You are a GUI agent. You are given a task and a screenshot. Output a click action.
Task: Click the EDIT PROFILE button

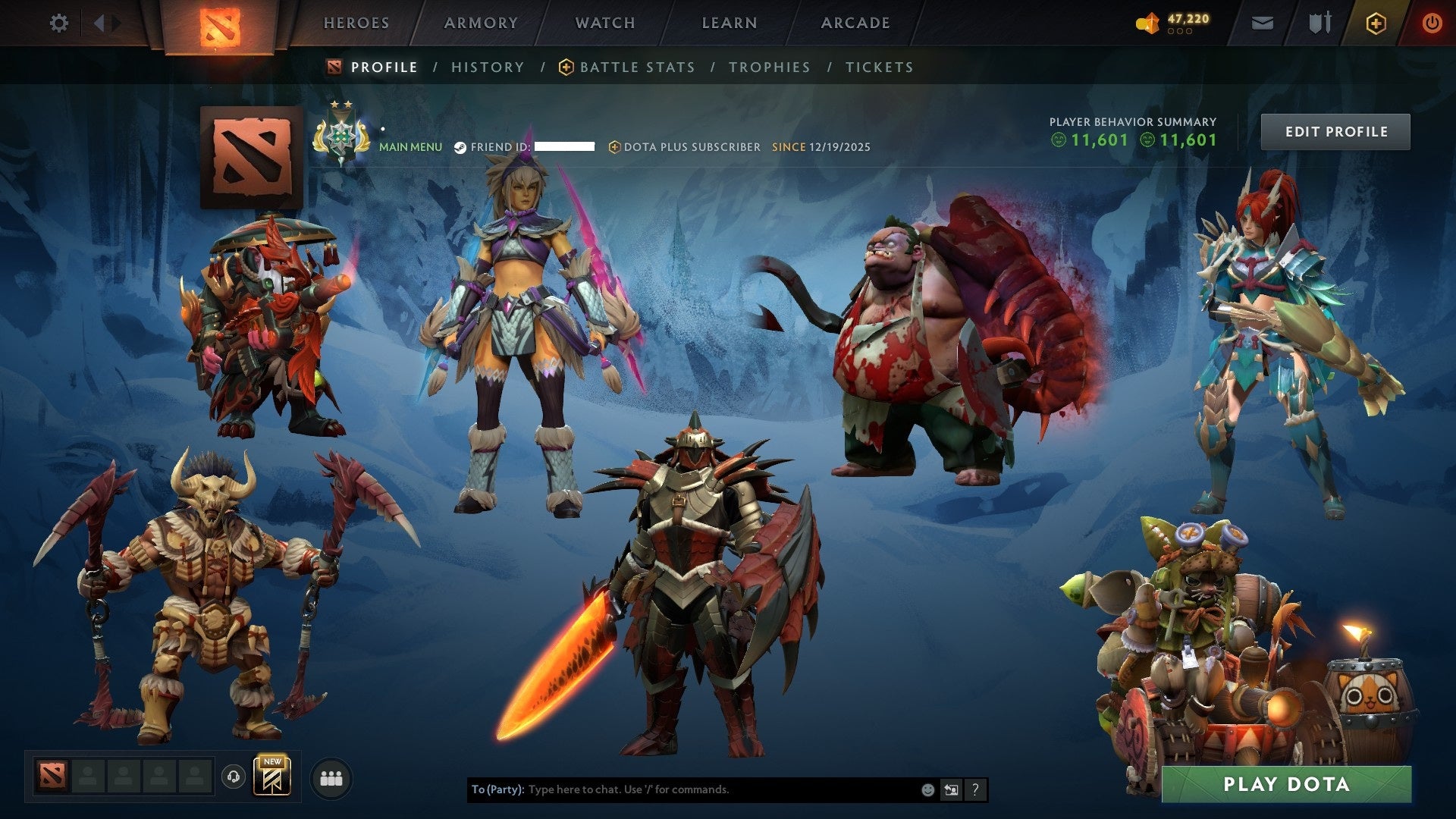tap(1335, 130)
